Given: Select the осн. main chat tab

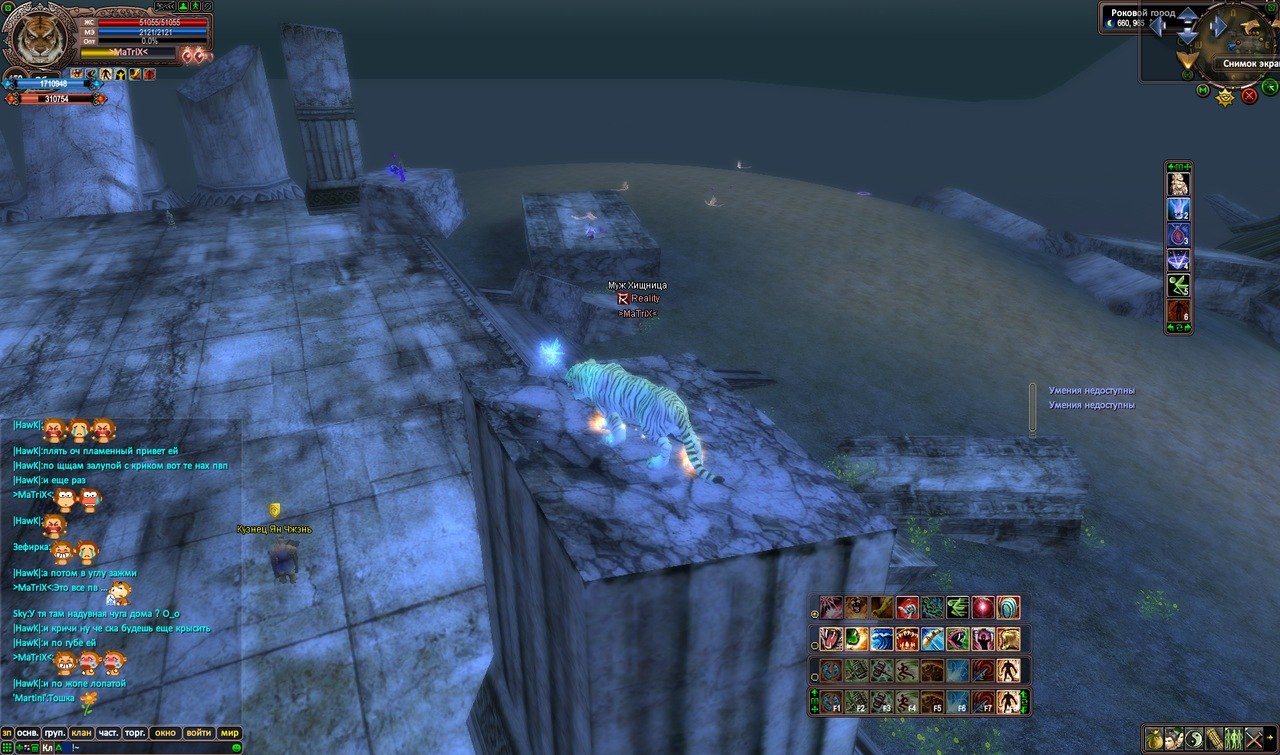Looking at the screenshot, I should (28, 732).
